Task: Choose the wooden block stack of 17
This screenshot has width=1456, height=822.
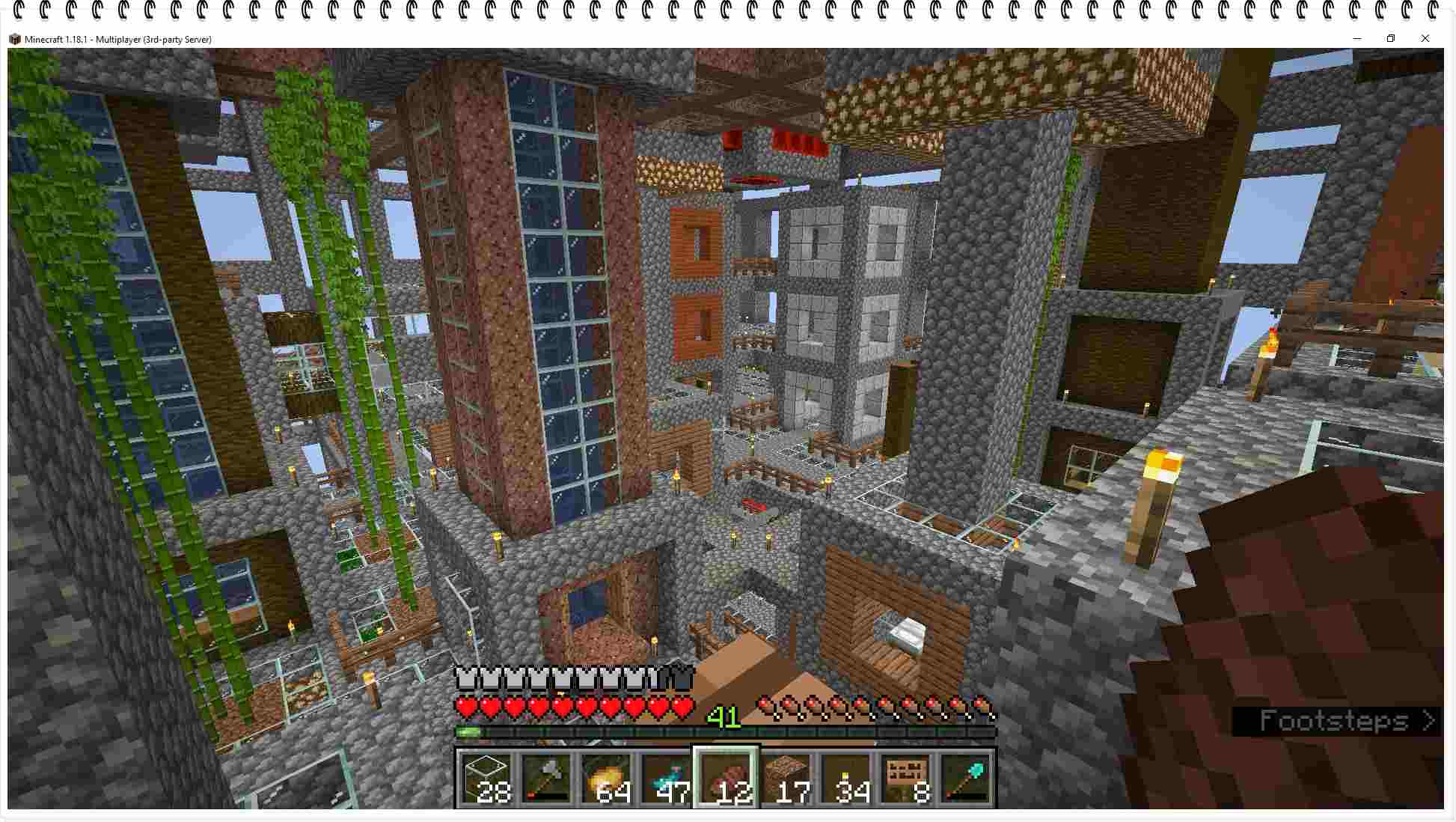Action: (786, 778)
